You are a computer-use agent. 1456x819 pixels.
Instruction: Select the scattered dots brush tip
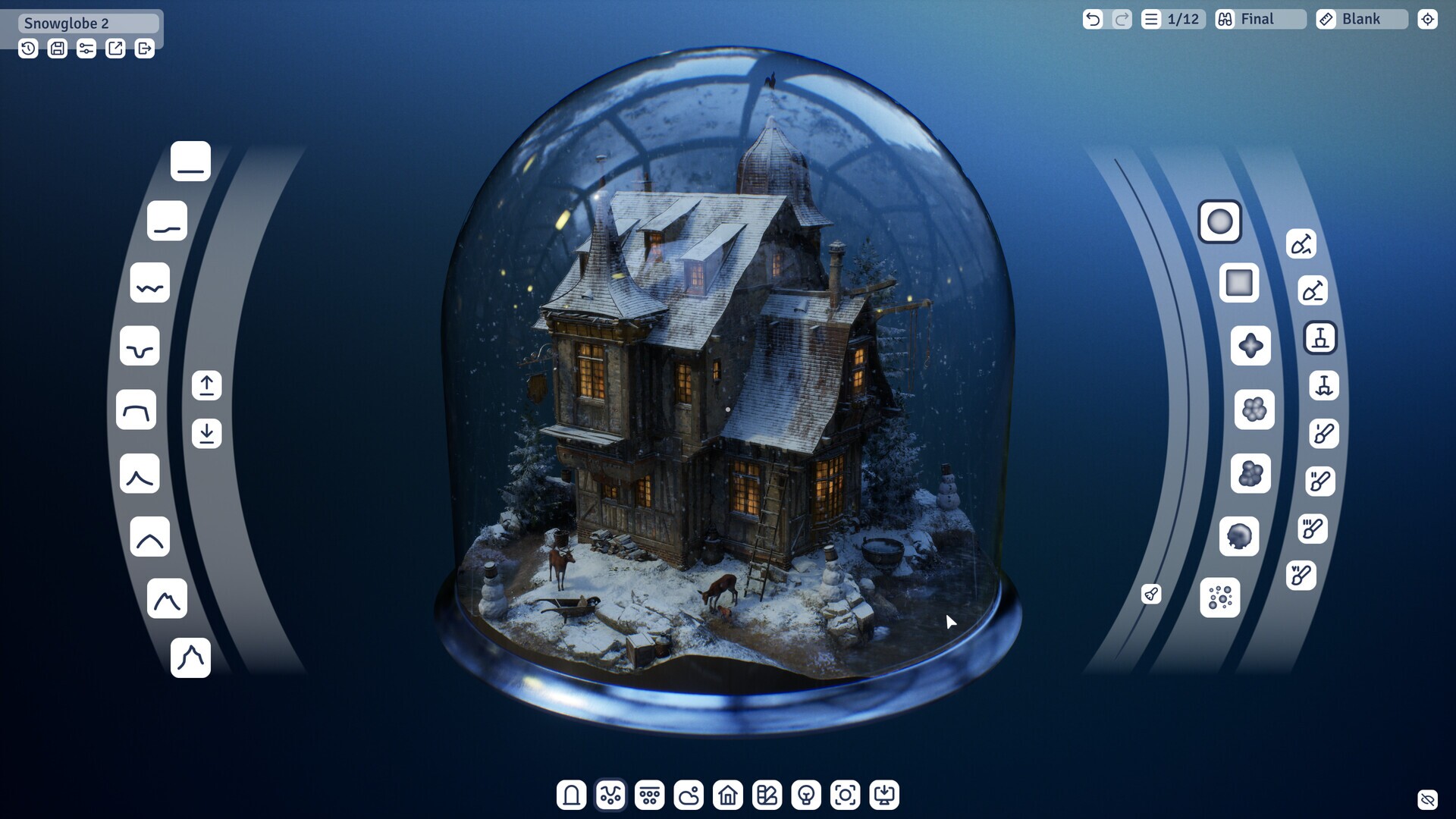1221,599
